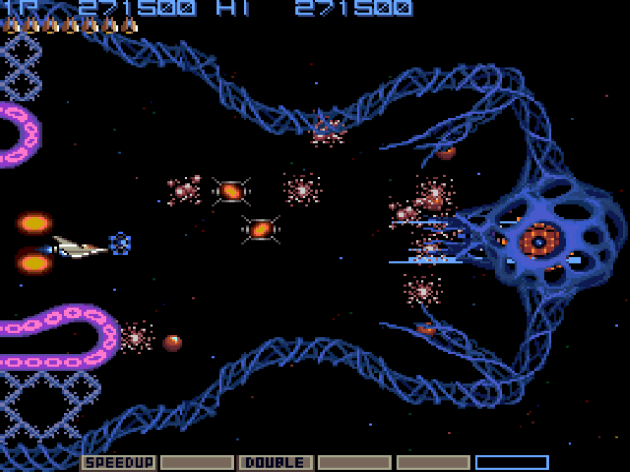Activate the blue-highlighted power meter slot
Viewport: 630px width, 472px height.
coord(511,462)
